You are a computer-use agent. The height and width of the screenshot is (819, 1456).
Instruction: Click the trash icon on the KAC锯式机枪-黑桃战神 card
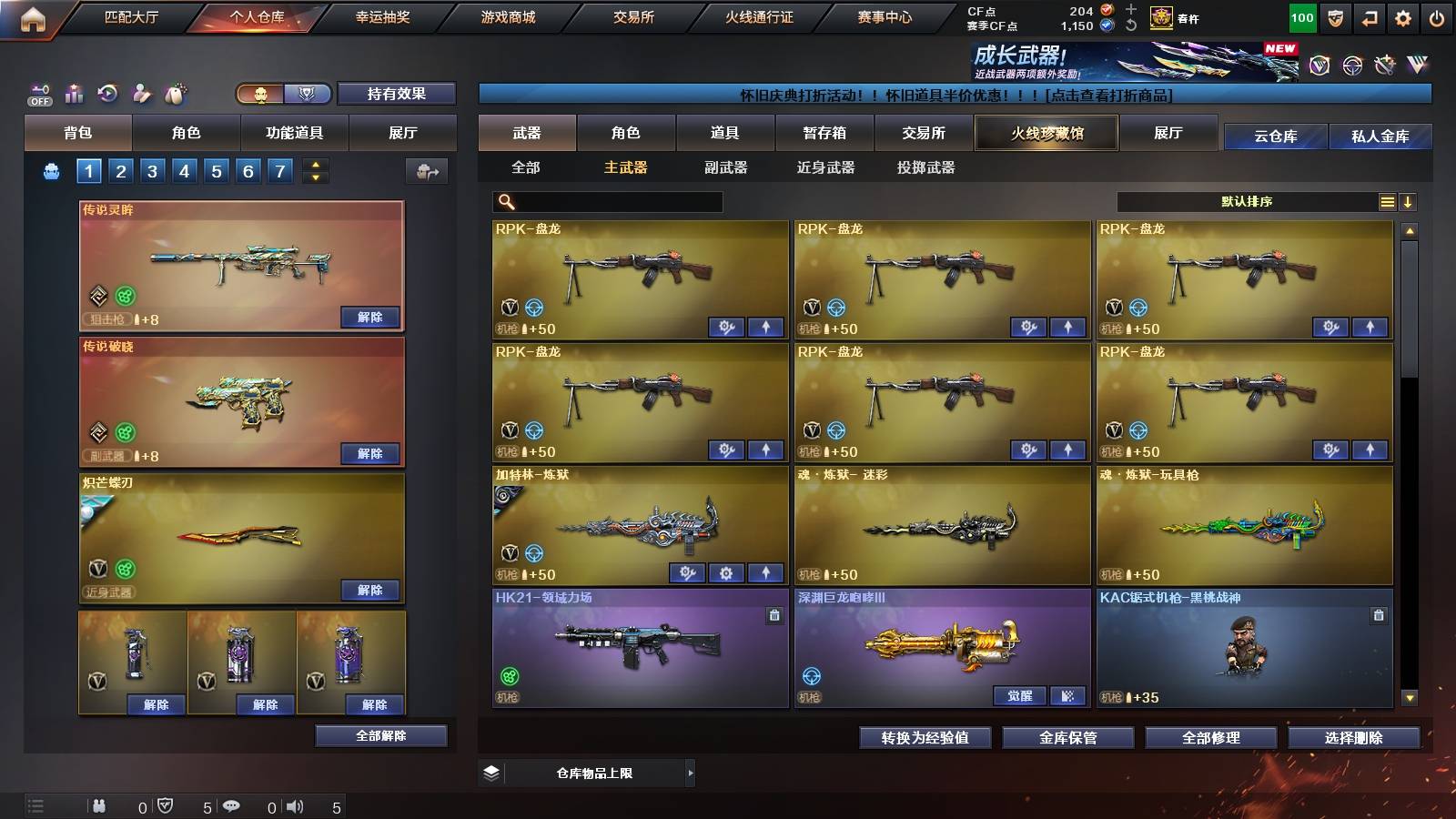click(1377, 616)
